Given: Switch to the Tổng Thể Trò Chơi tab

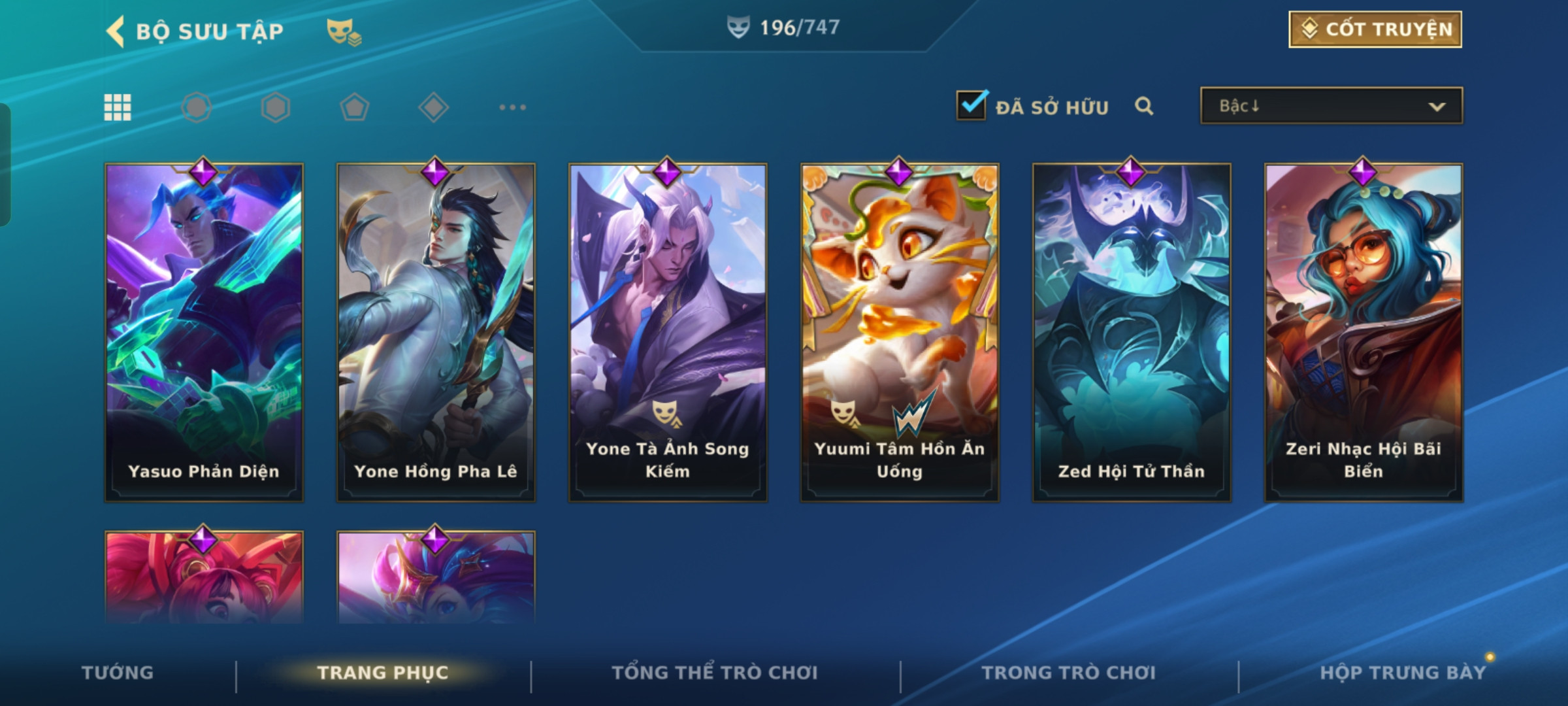Looking at the screenshot, I should [x=714, y=673].
